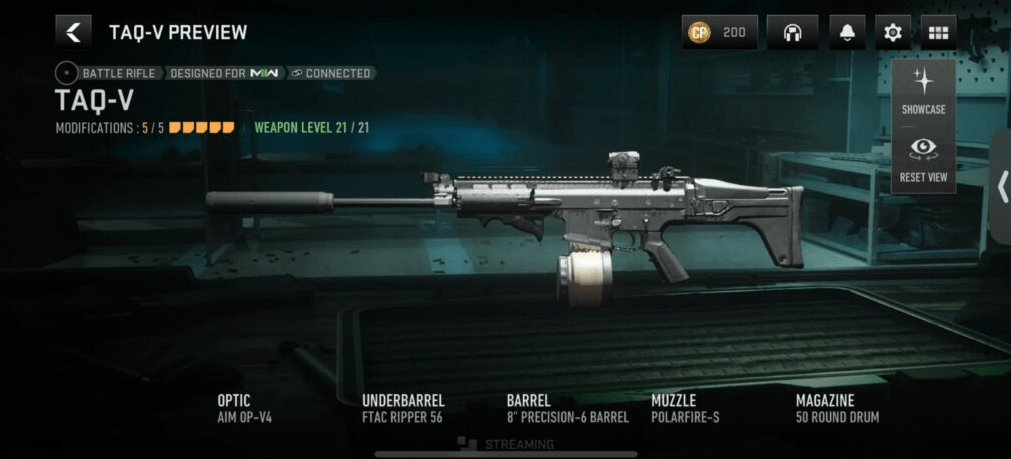This screenshot has height=459, width=1011.
Task: Activate the Showcase button
Action: 923,91
